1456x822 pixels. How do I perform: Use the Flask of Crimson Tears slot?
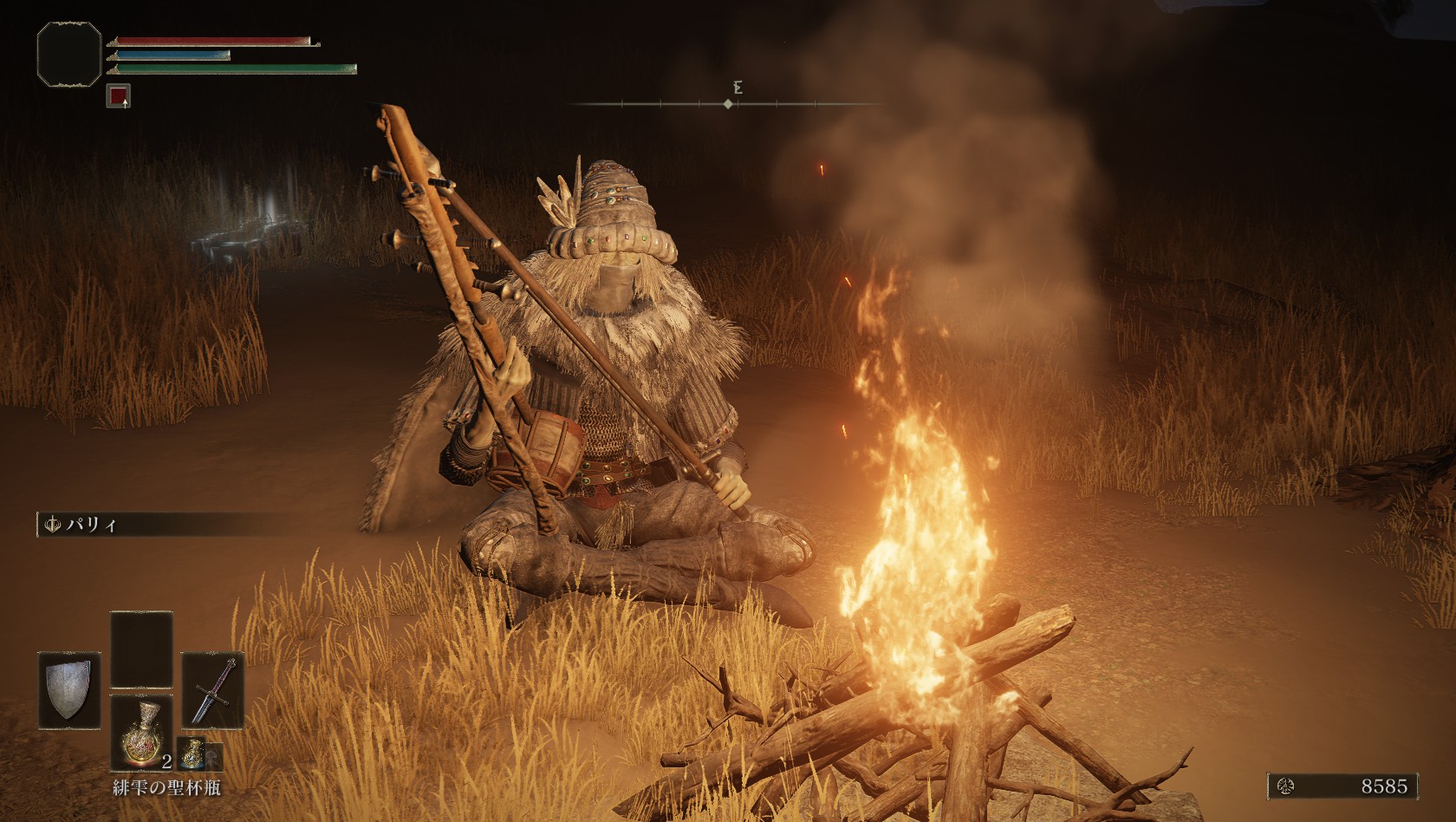pos(141,734)
